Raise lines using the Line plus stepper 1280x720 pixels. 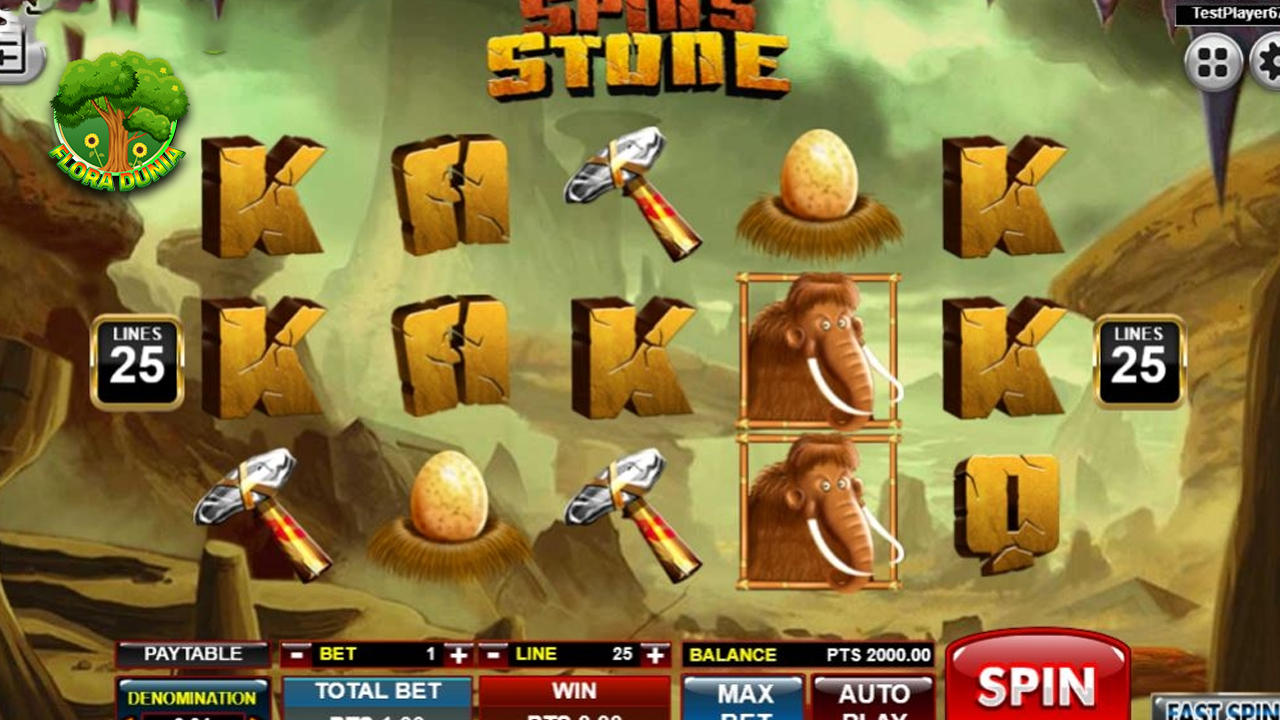[655, 656]
